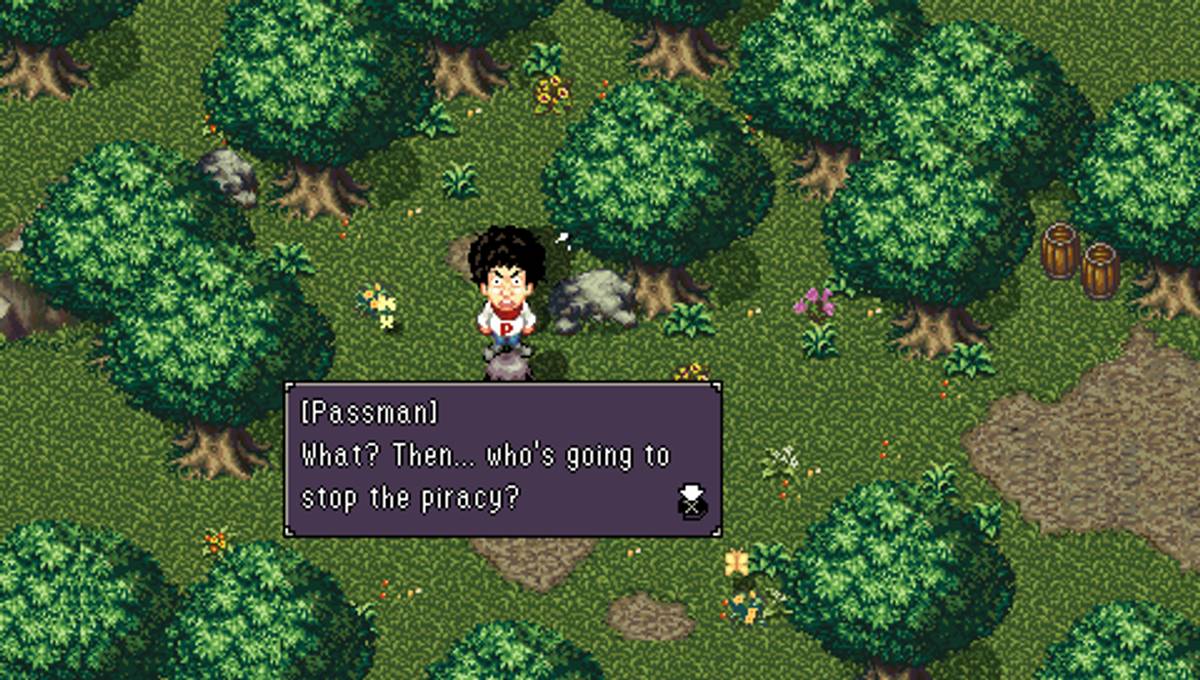
Task: Advance Passman's dialogue text box
Action: (x=501, y=460)
